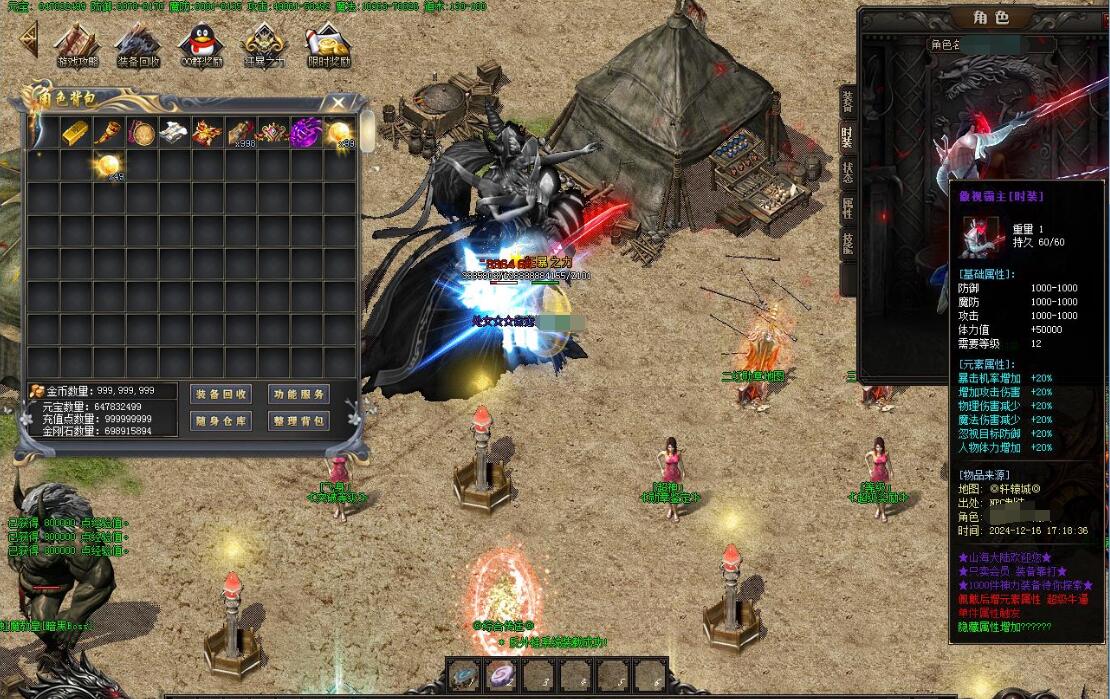Open the 游戏攻略 game guide icon
1110x699 pixels.
click(77, 45)
